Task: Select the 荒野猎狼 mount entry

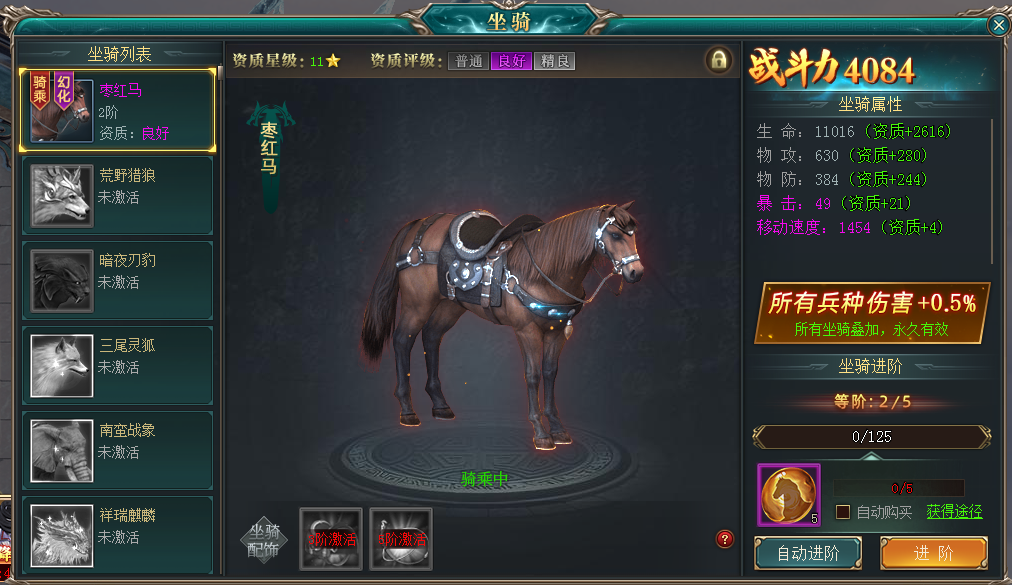Action: point(117,195)
